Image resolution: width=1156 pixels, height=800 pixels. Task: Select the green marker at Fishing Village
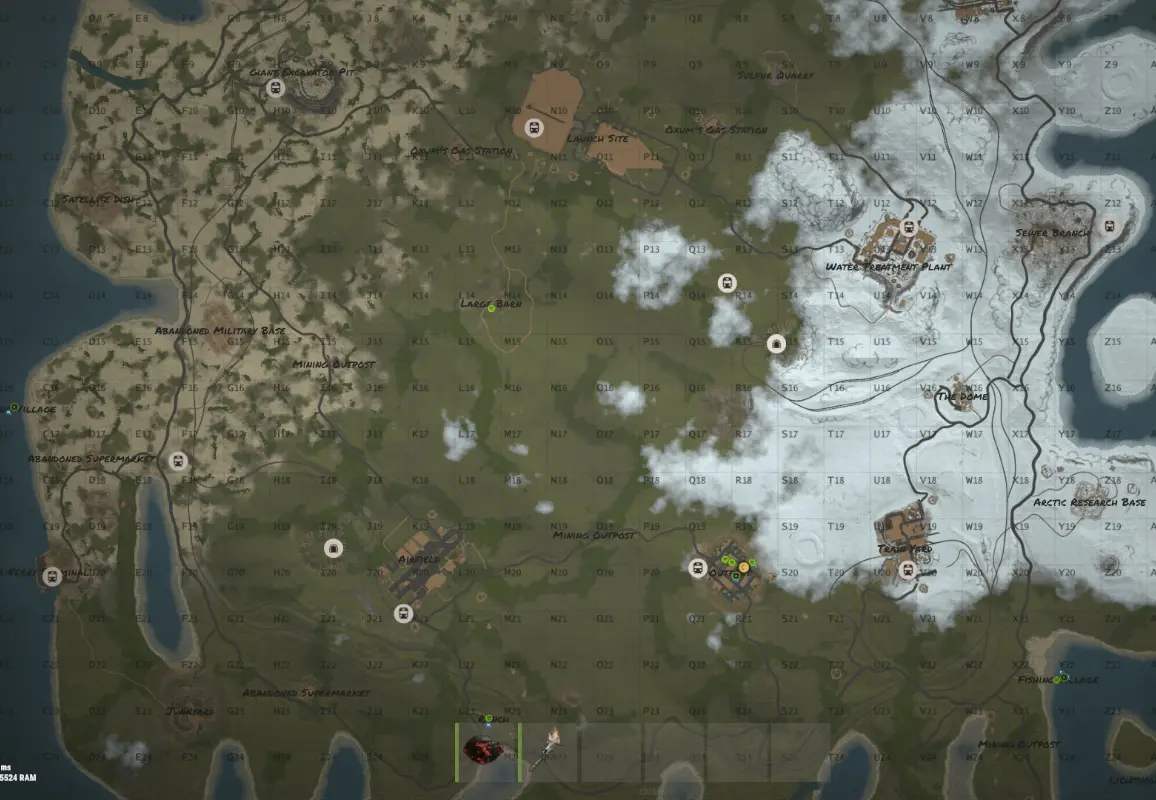(1057, 680)
